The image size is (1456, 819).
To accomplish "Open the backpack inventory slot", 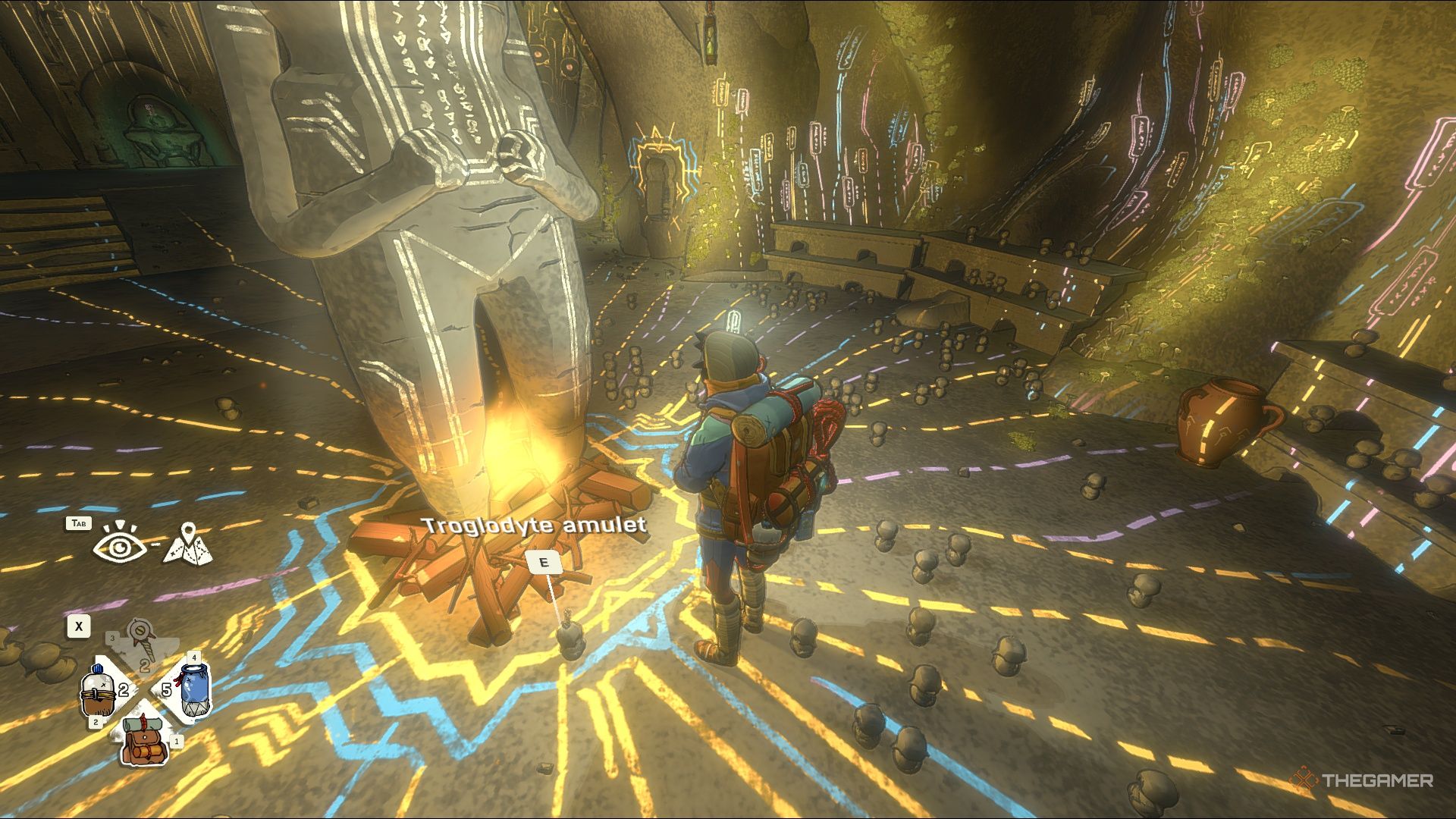I will pos(144,740).
